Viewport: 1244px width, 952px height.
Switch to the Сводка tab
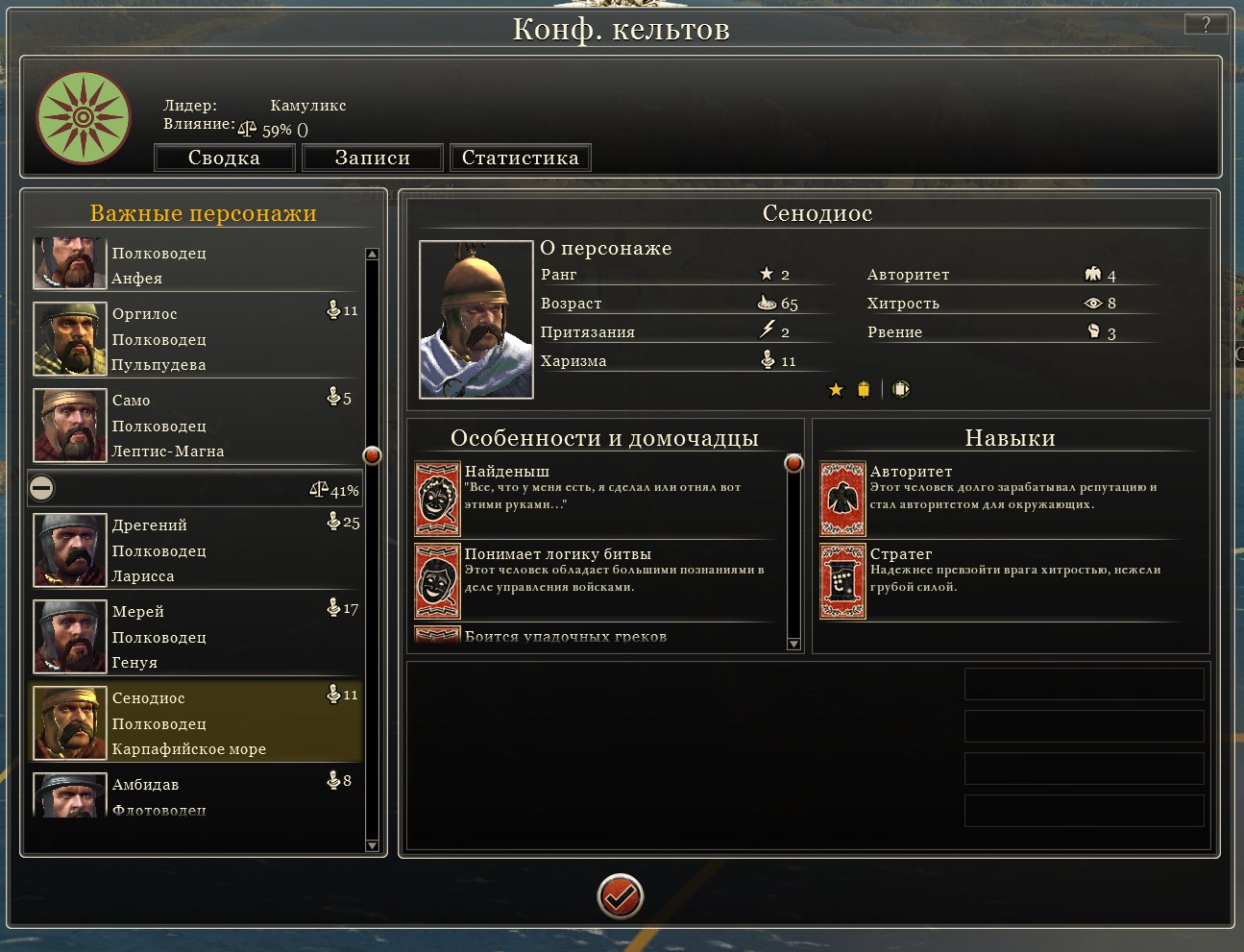[x=225, y=158]
